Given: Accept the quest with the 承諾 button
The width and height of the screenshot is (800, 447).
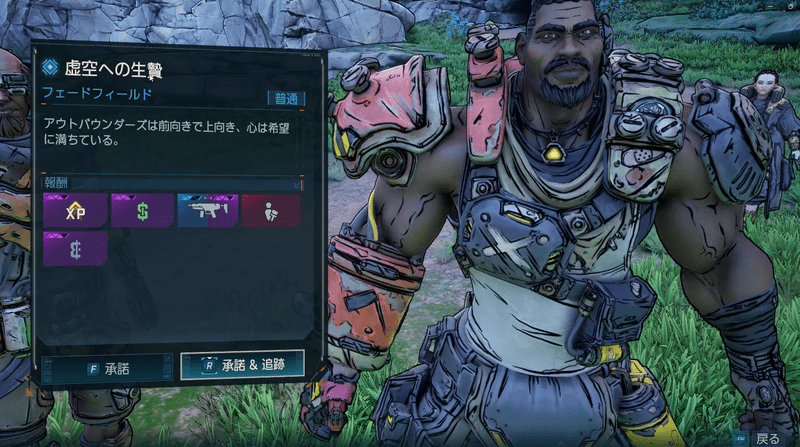Looking at the screenshot, I should click(x=109, y=367).
